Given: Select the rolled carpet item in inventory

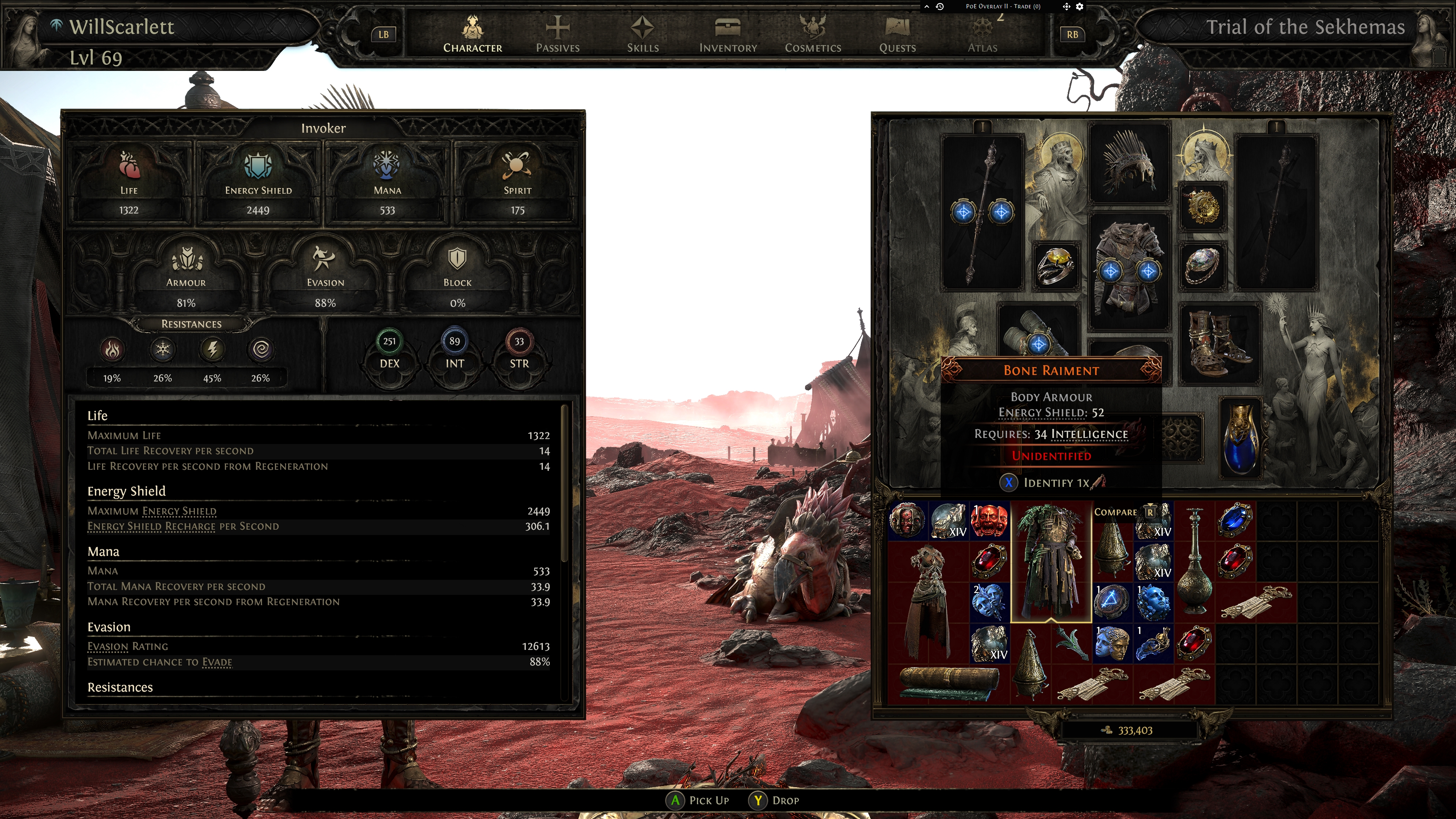Looking at the screenshot, I should tap(948, 684).
